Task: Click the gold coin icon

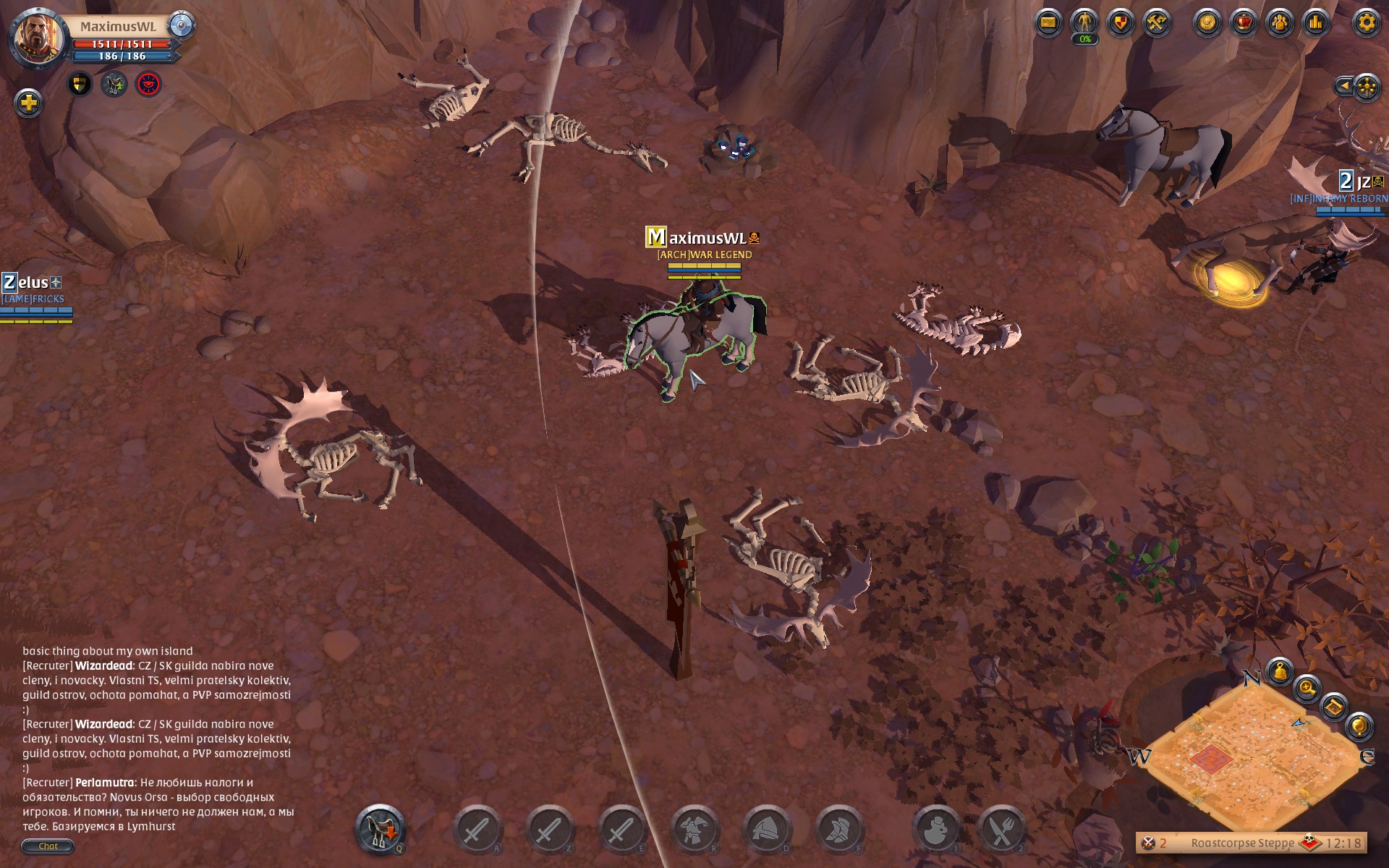Action: point(1207,22)
